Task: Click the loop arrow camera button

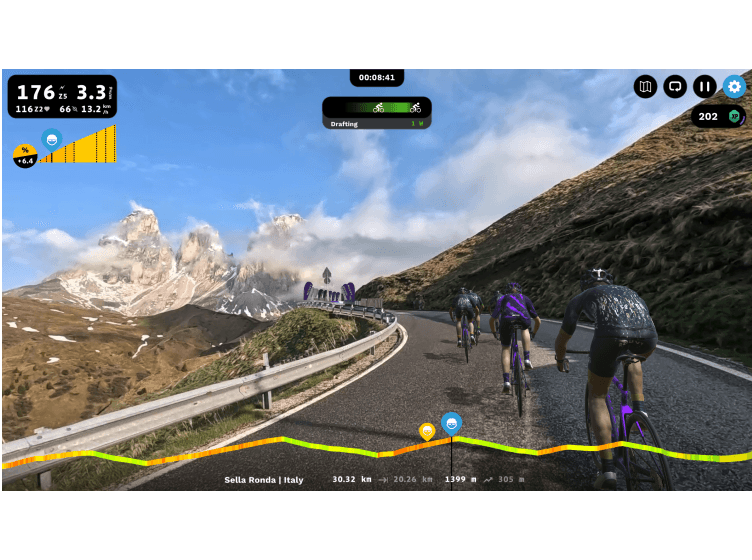Action: coord(675,87)
